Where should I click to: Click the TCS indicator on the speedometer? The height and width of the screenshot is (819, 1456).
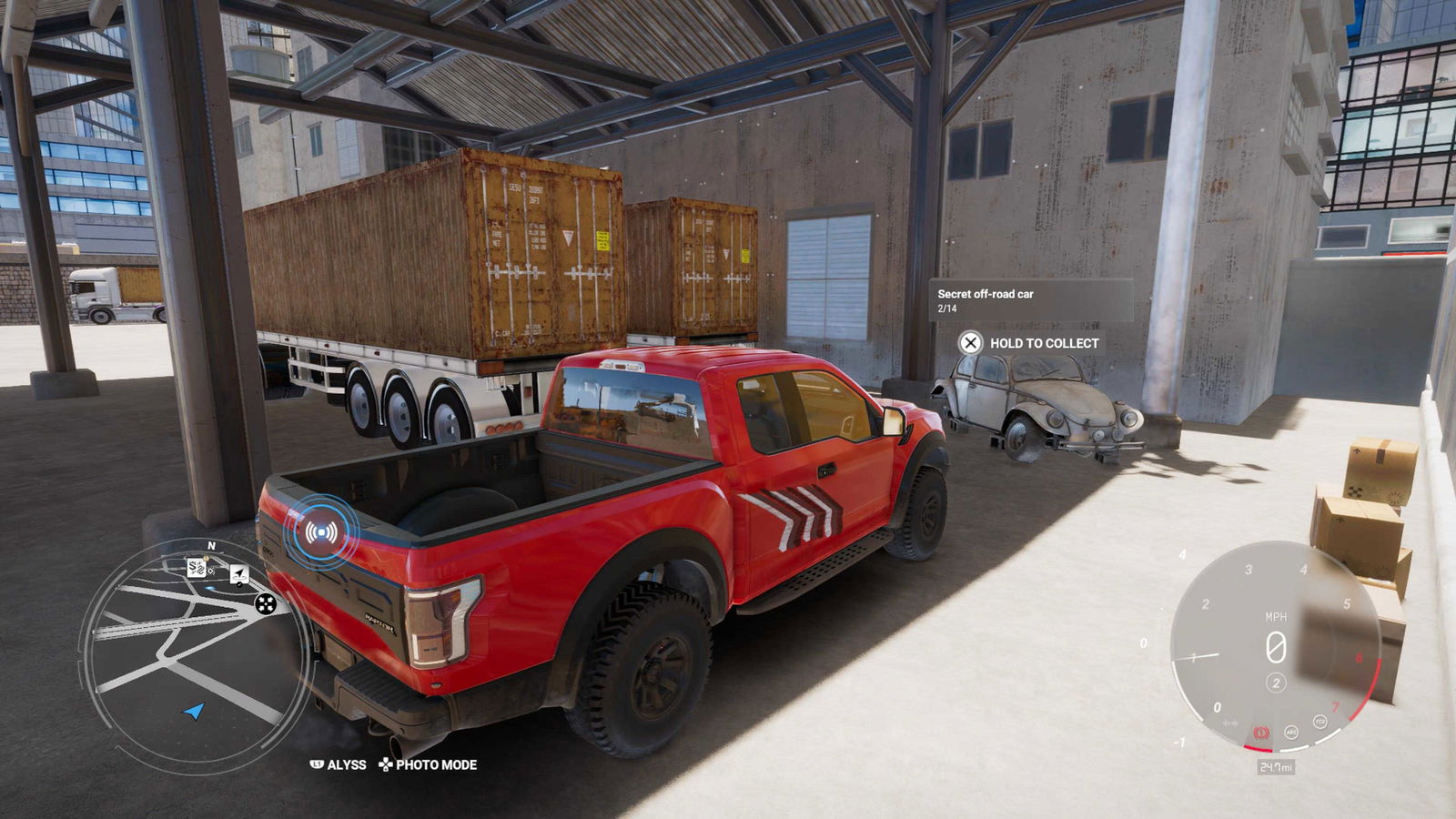click(1319, 722)
